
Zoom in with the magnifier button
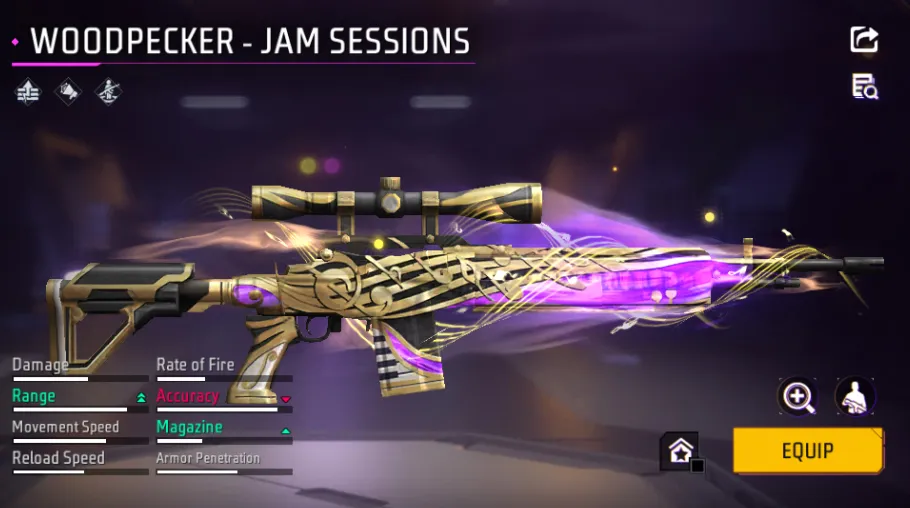pos(797,397)
